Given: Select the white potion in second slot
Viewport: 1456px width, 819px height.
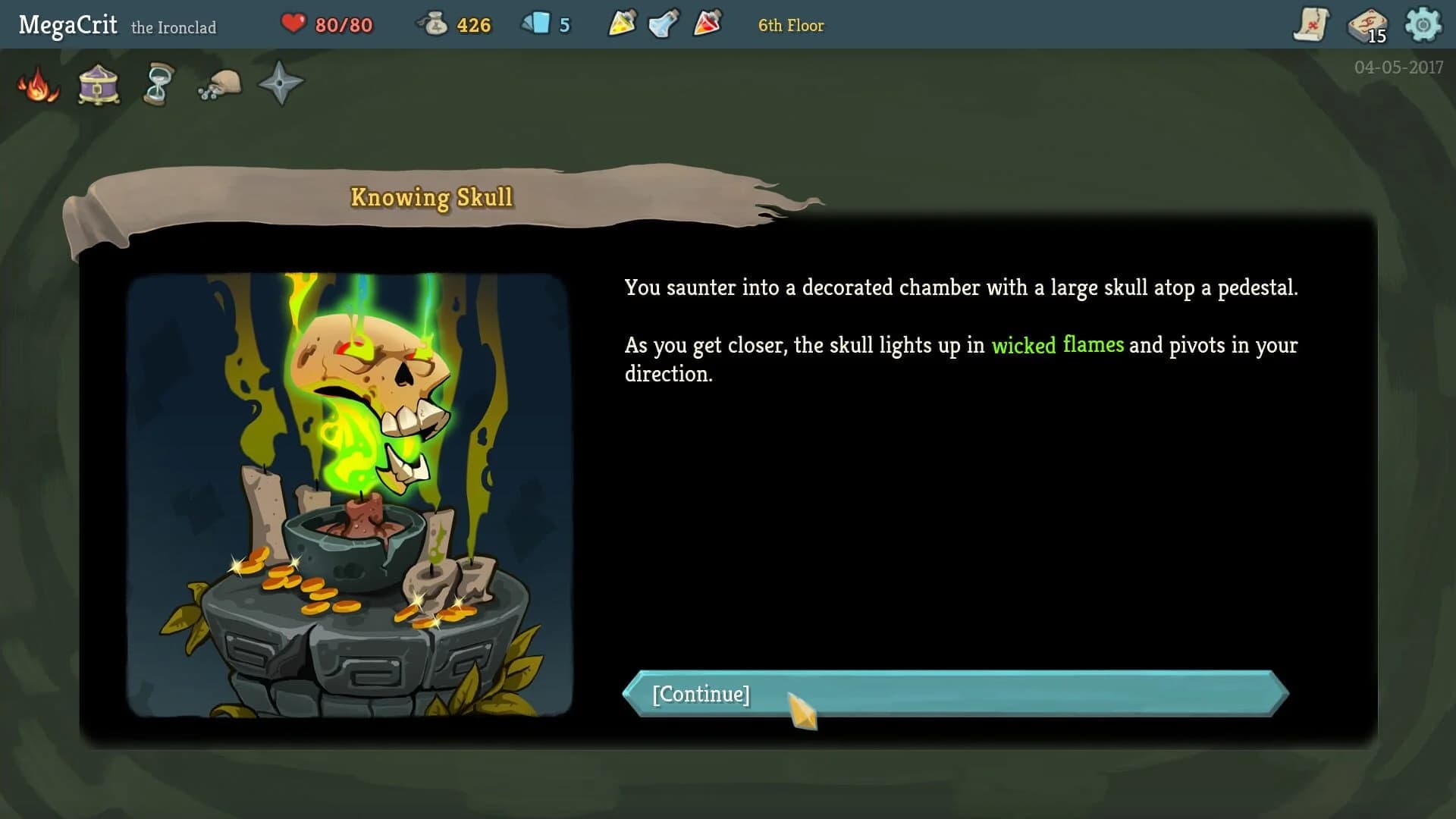Looking at the screenshot, I should pos(663,24).
